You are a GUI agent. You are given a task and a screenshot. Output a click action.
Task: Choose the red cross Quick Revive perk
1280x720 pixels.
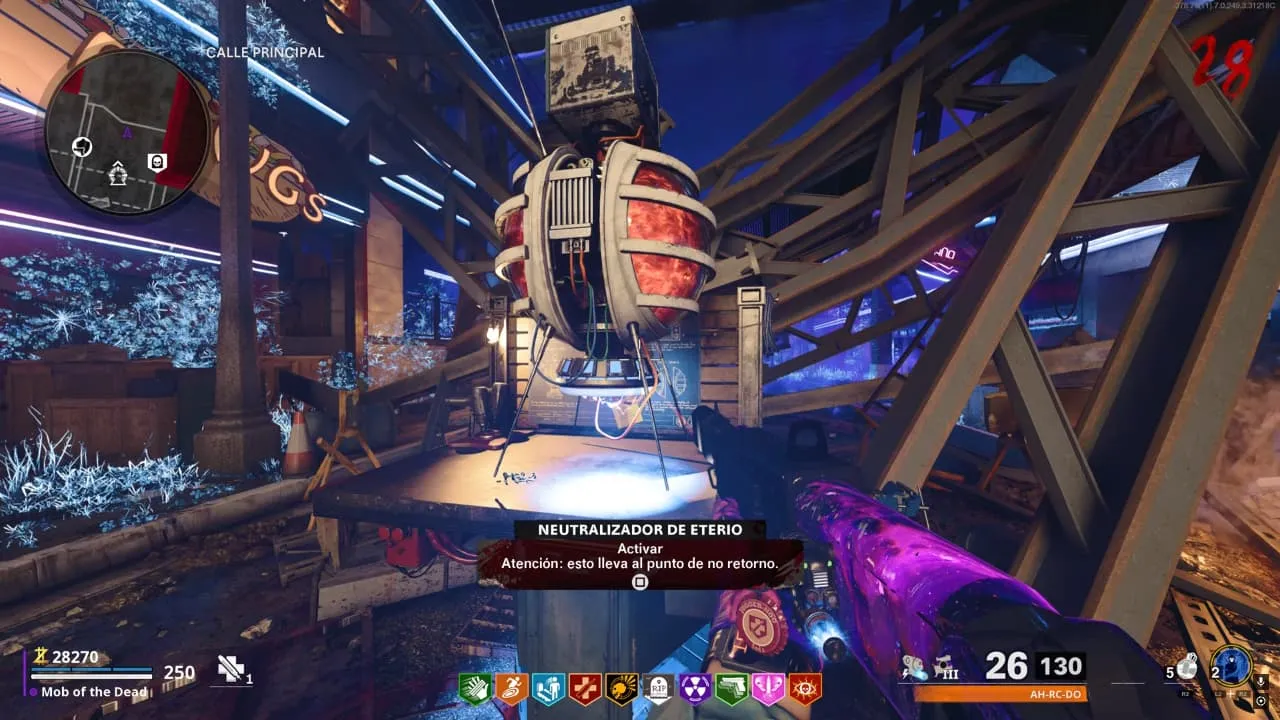tap(585, 688)
